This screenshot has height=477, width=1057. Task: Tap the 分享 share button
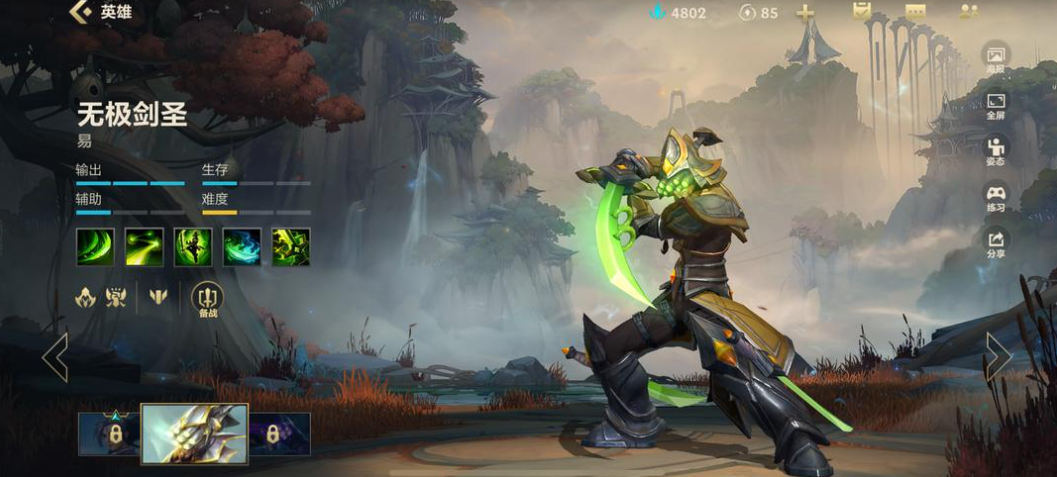click(996, 244)
